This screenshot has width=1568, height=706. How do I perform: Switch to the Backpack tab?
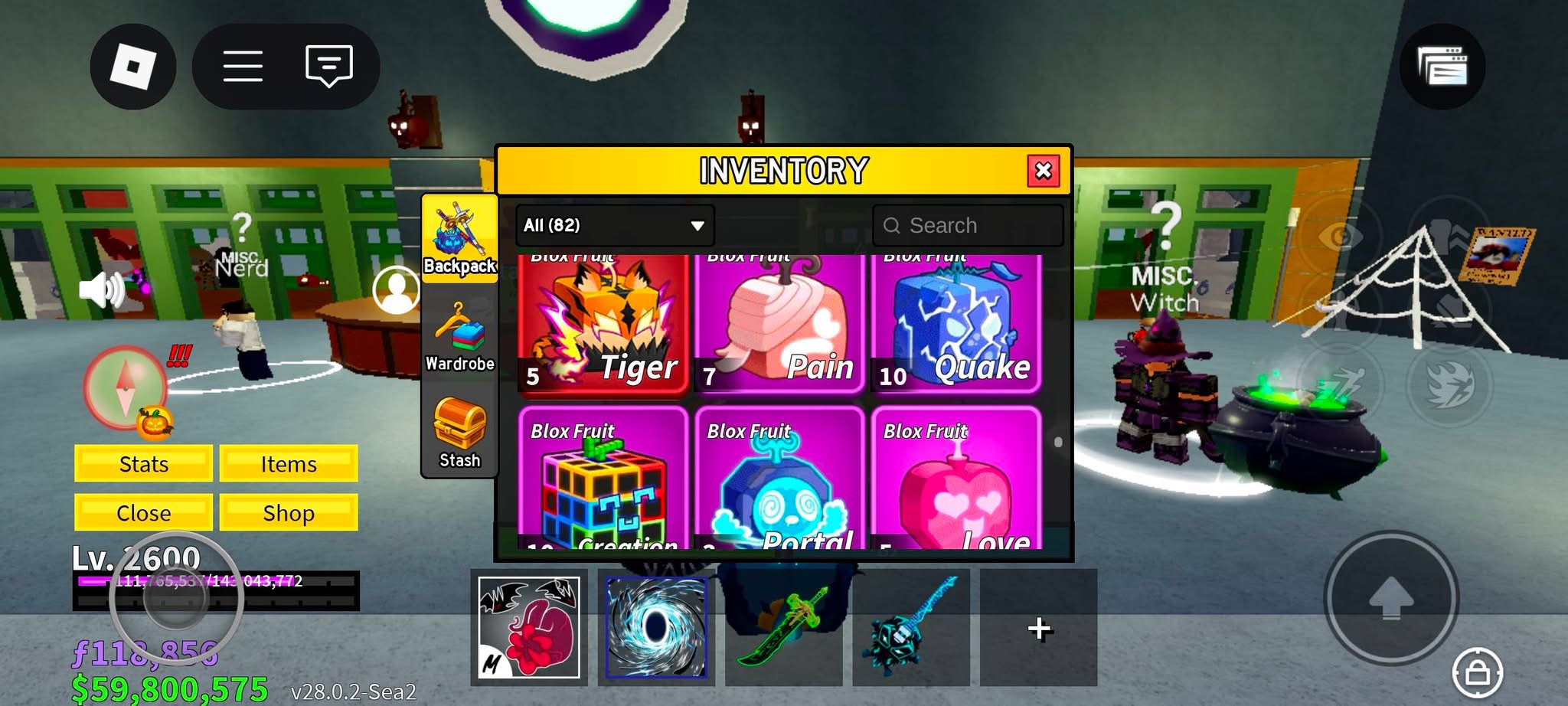pyautogui.click(x=459, y=238)
